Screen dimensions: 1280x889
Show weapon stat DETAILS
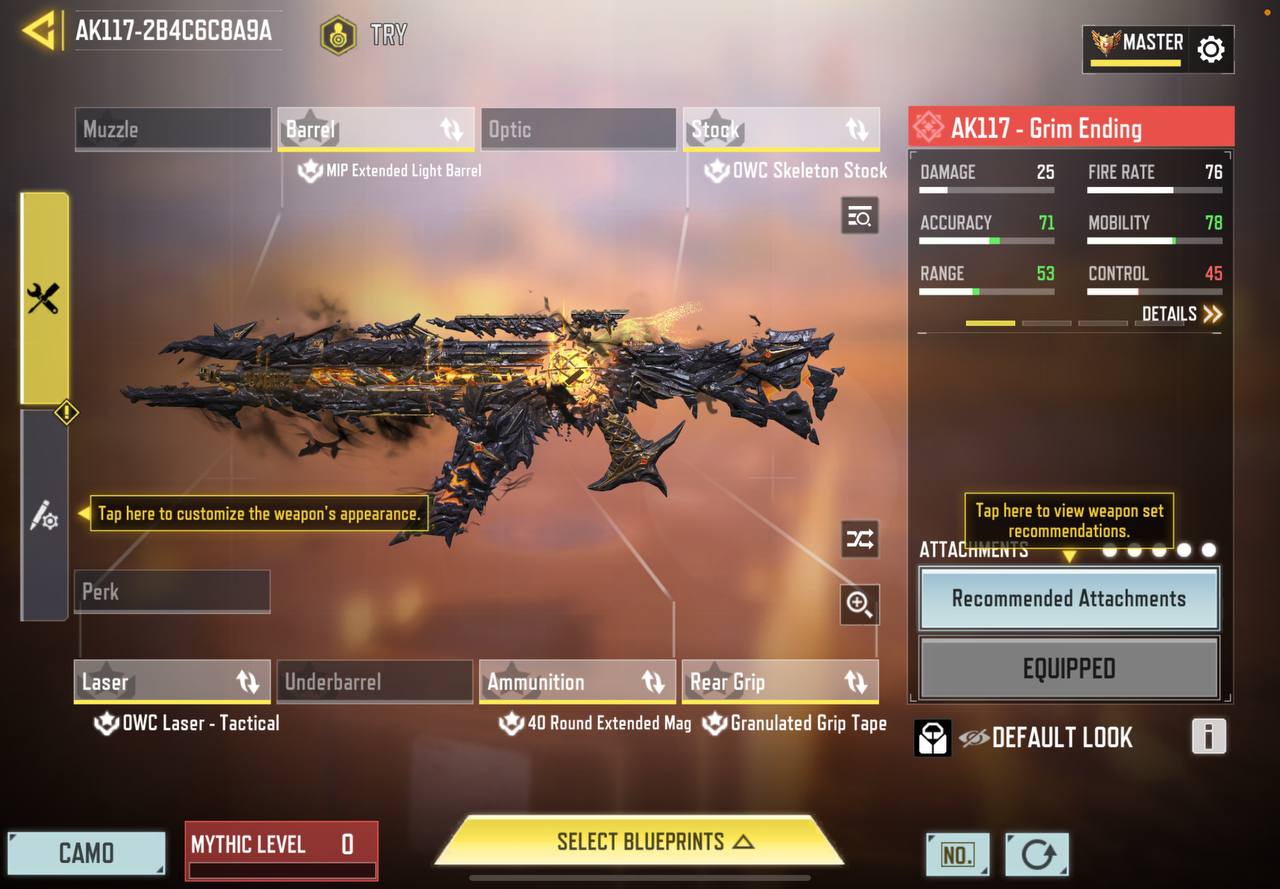(1182, 314)
